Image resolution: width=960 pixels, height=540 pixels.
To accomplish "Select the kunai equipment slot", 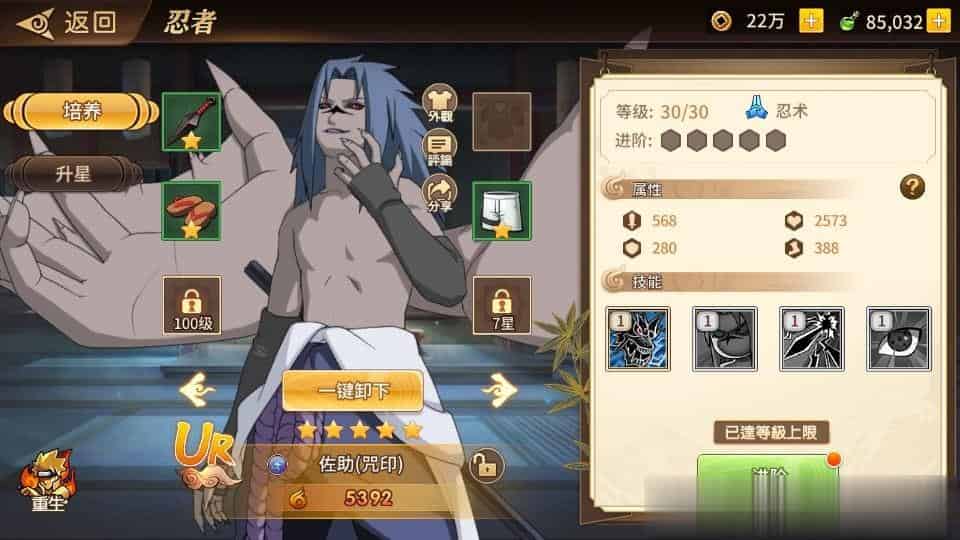I will pyautogui.click(x=191, y=122).
